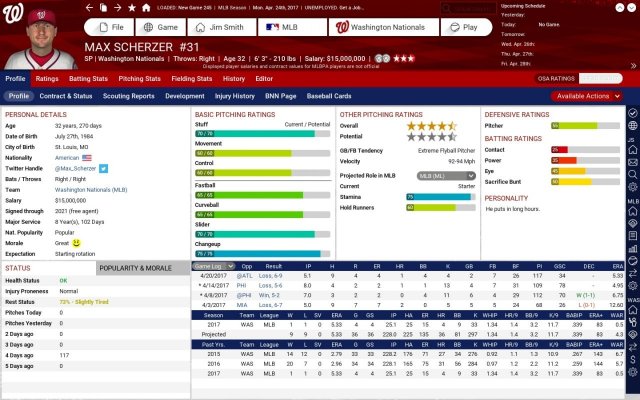Open the History tab
The width and height of the screenshot is (640, 400).
pyautogui.click(x=233, y=78)
